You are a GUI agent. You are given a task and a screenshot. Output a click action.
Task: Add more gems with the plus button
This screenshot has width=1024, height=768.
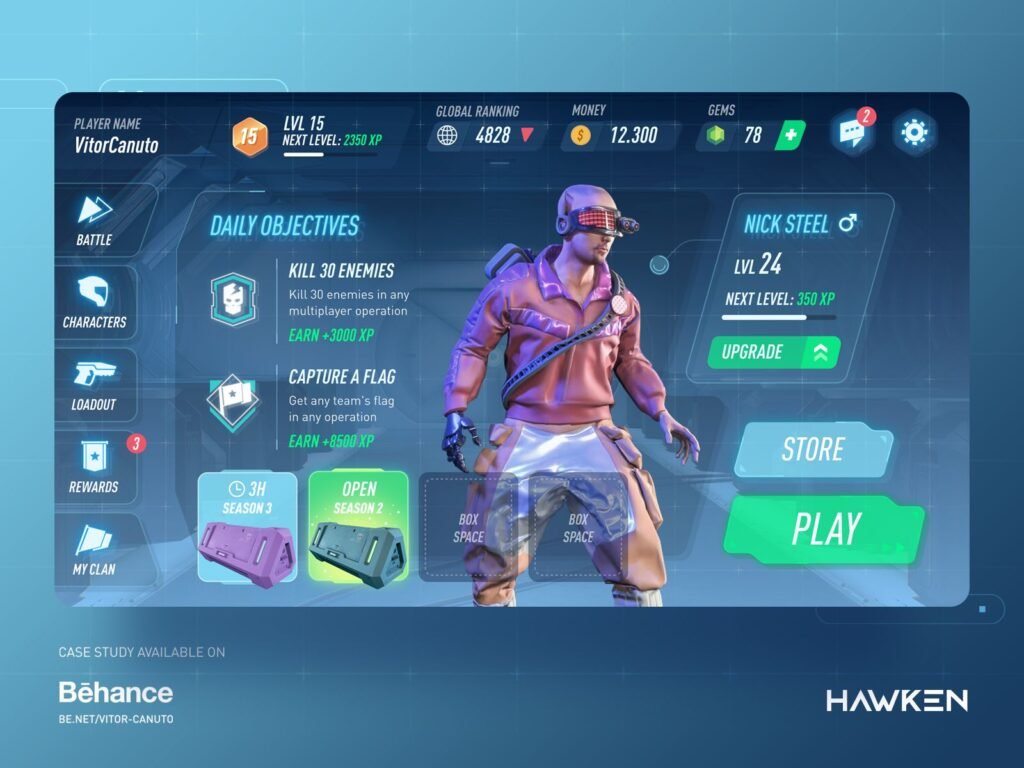(x=789, y=135)
